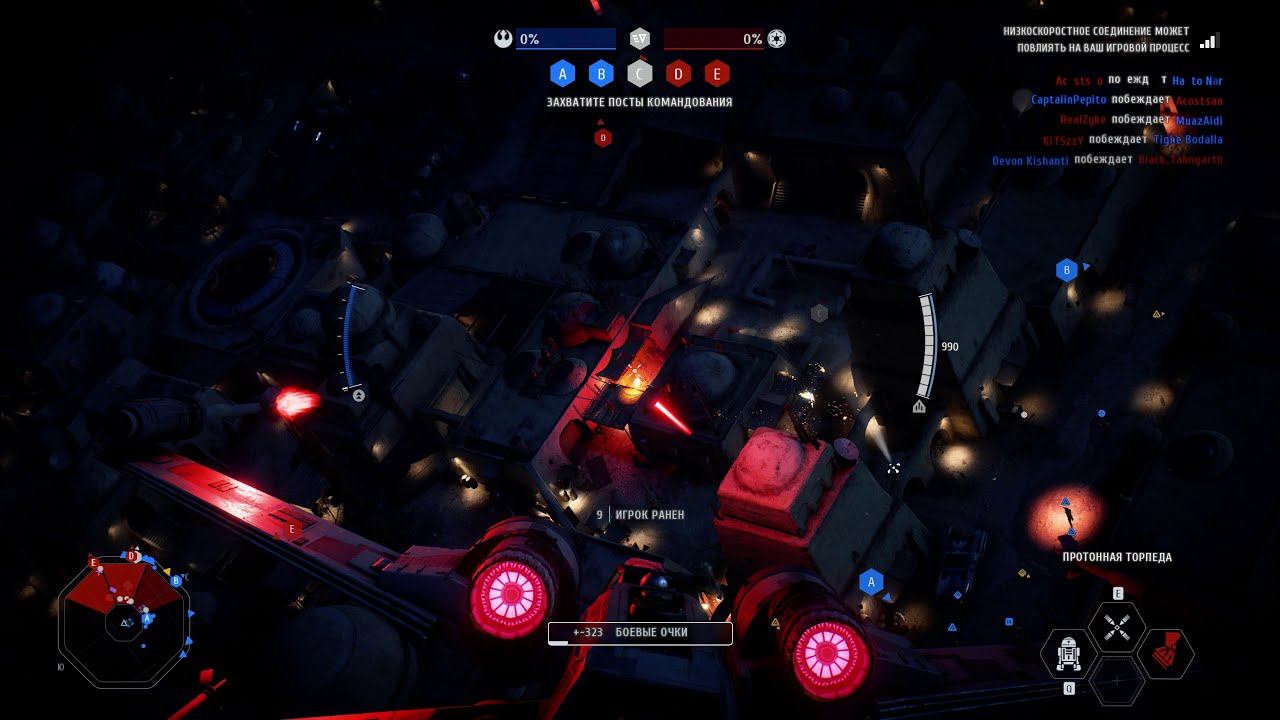The width and height of the screenshot is (1280, 720).
Task: Fire the proton torpedo ability
Action: click(x=1116, y=627)
